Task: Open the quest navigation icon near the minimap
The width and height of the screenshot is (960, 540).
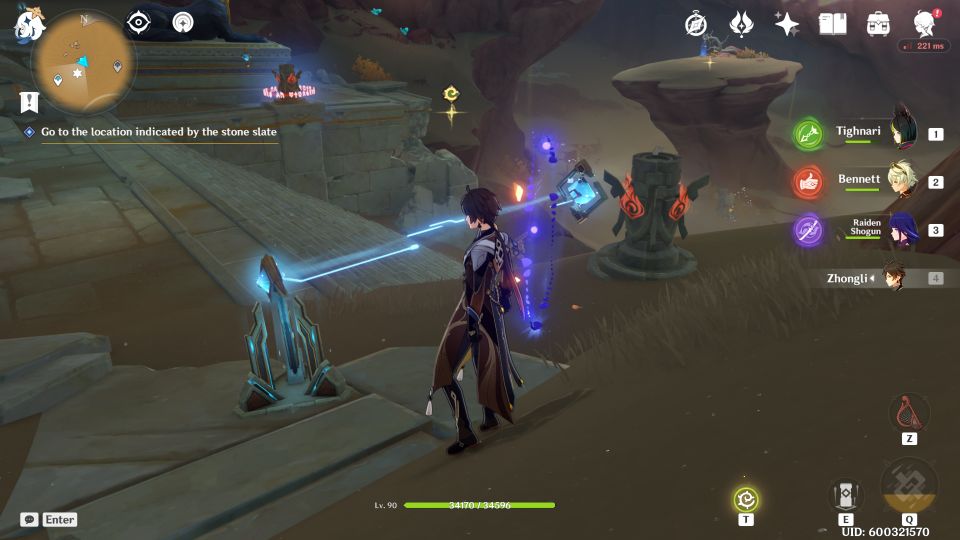Action: coord(183,22)
